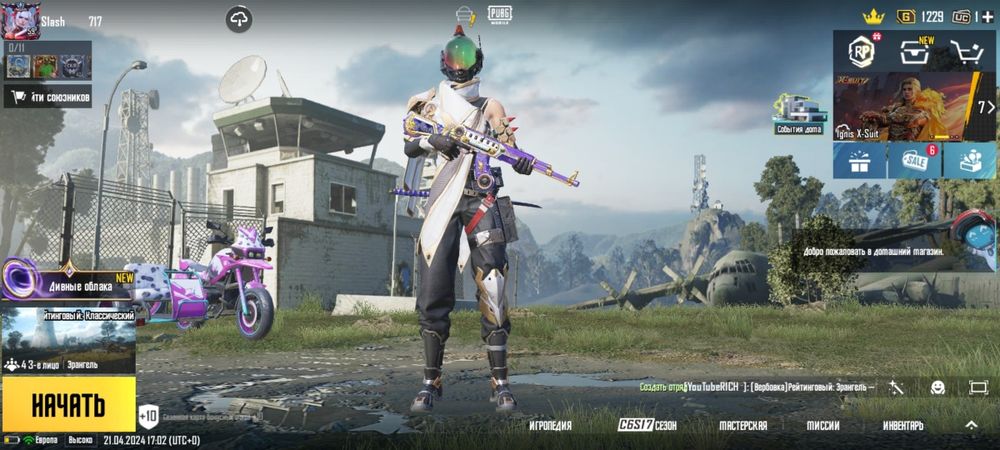Screen dimensions: 1000x450
Task: Open the Дивные облака event banner
Action: (70, 283)
